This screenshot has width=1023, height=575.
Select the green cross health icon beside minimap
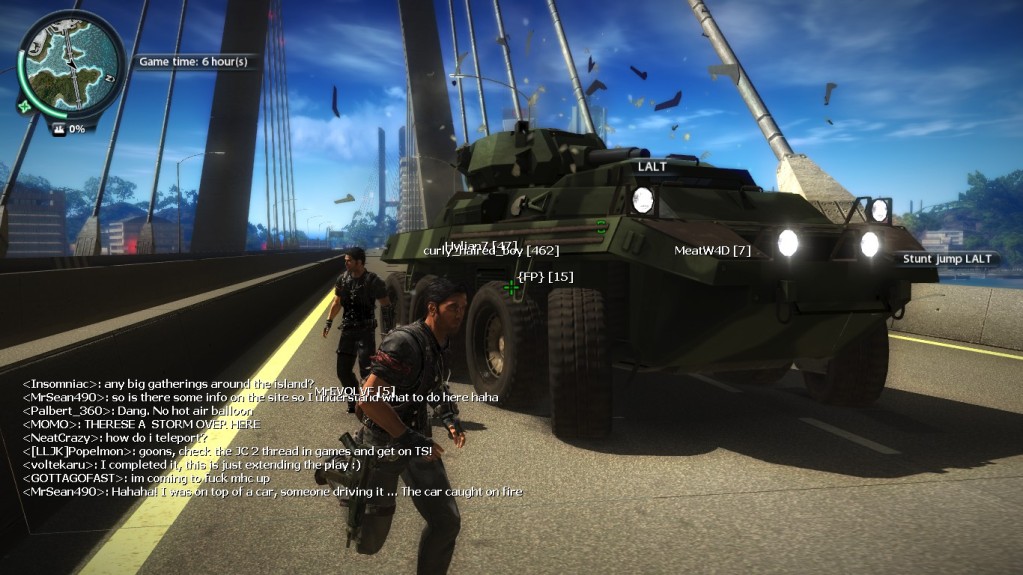coord(24,104)
